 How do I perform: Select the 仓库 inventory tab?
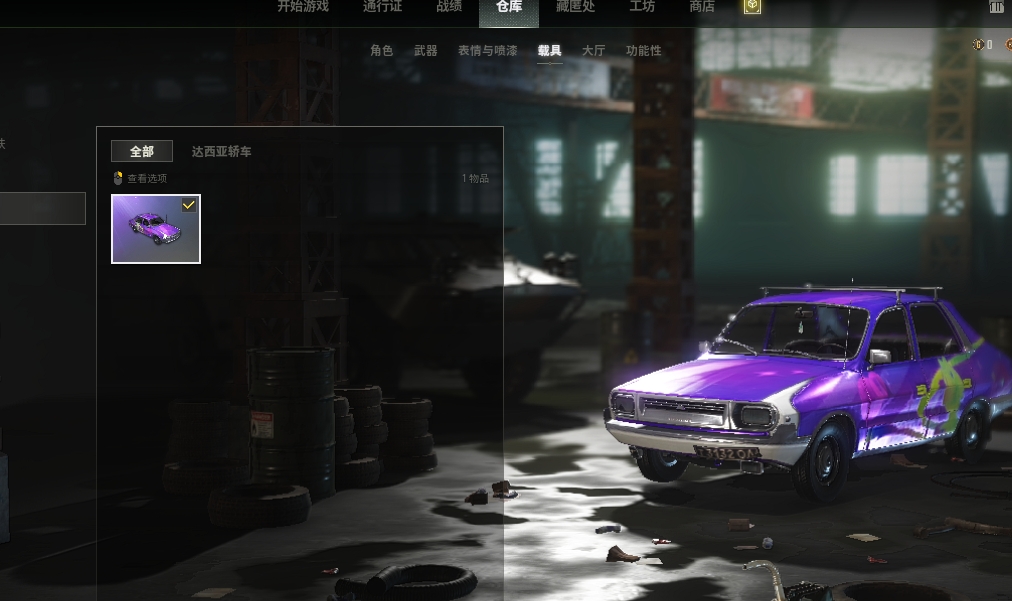509,8
